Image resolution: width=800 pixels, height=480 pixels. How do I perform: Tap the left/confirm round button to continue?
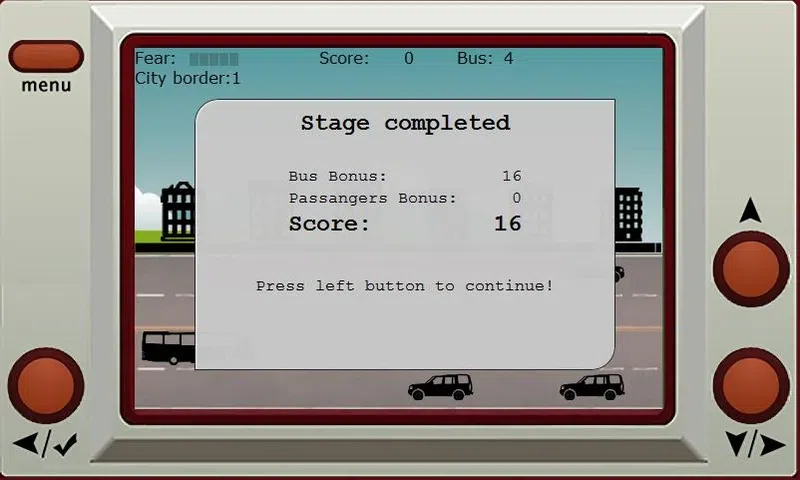coord(46,385)
